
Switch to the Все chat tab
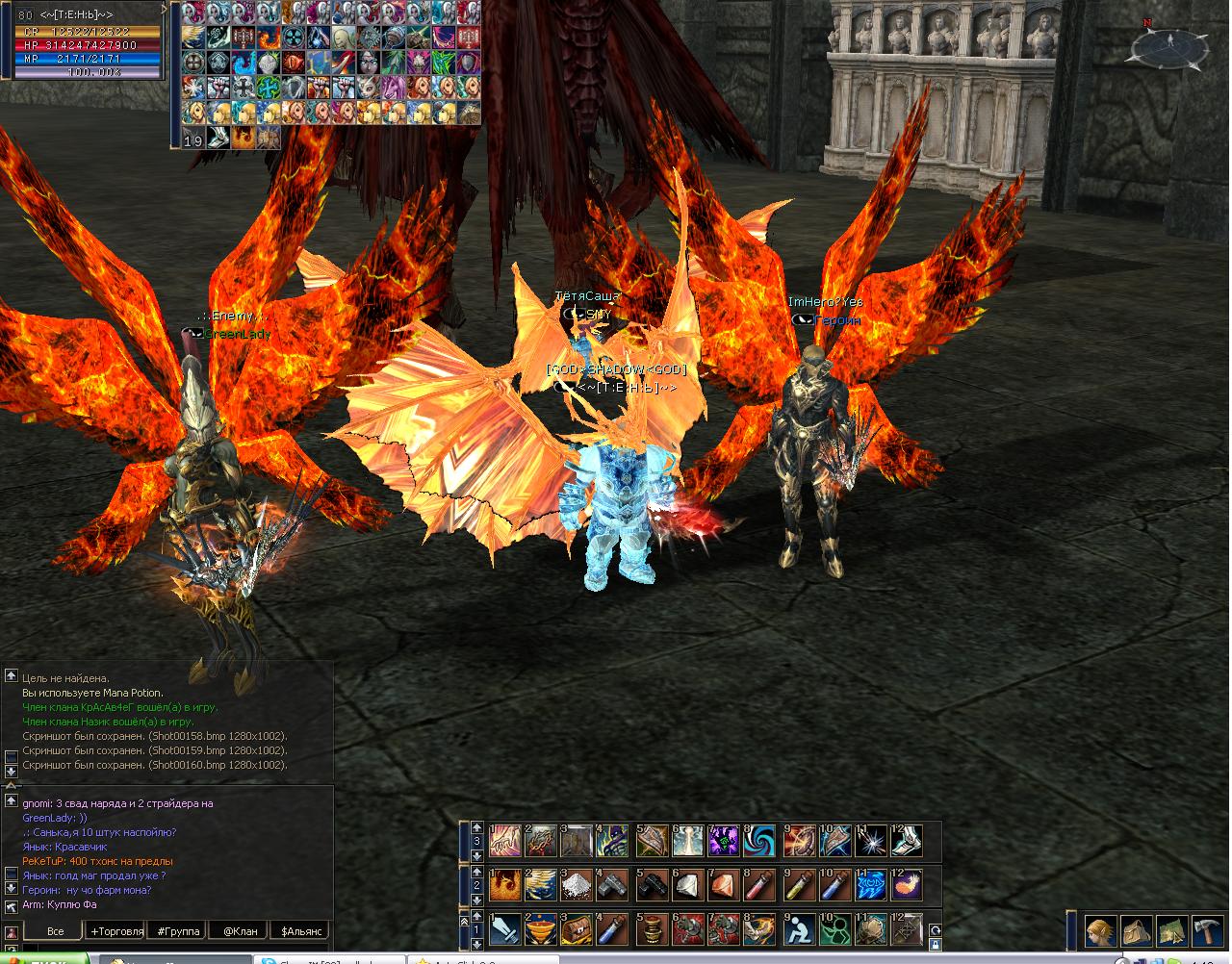[55, 930]
